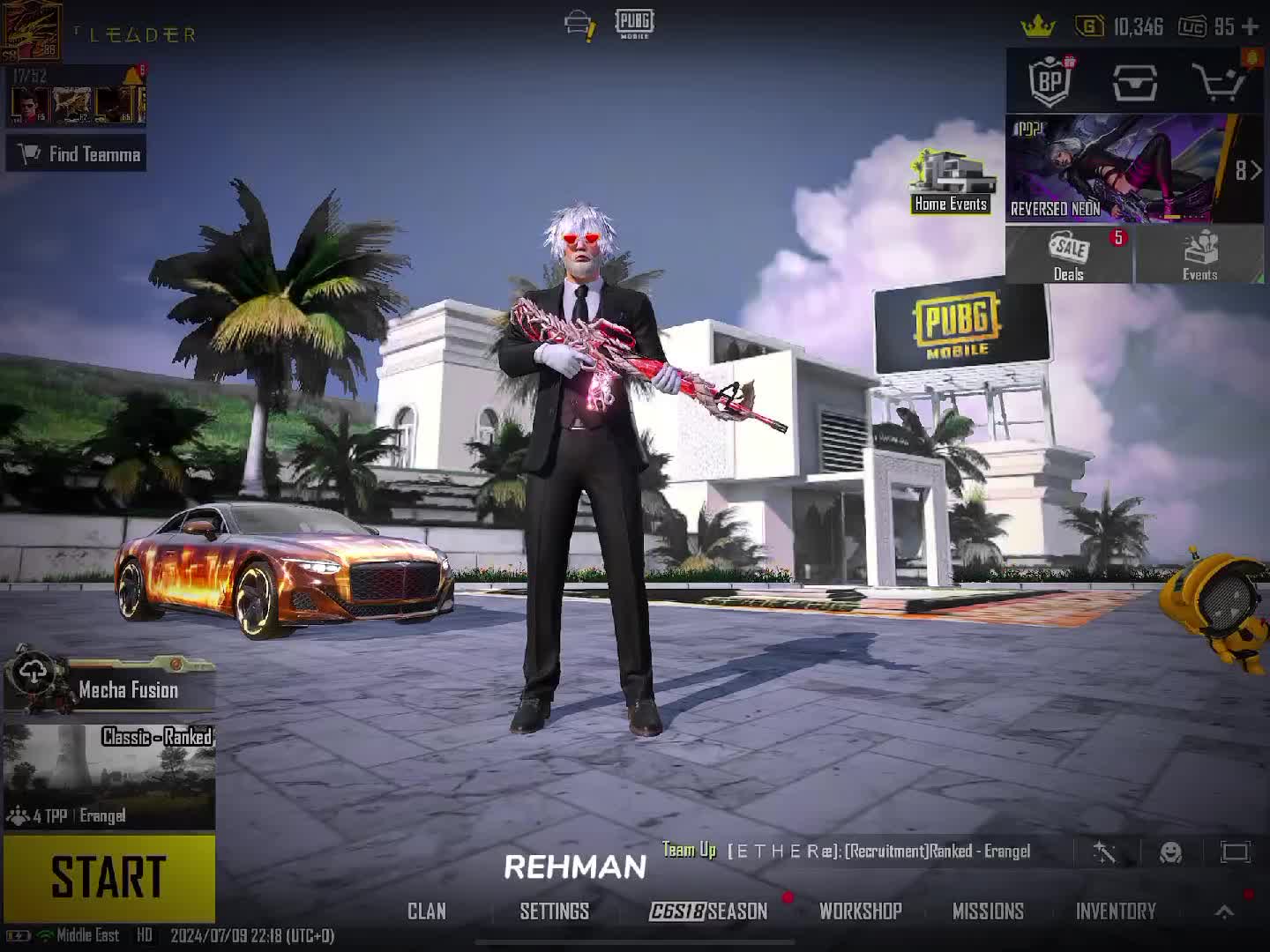Select the Classic Ranked Erangel mode tile
The width and height of the screenshot is (1270, 952).
(109, 776)
